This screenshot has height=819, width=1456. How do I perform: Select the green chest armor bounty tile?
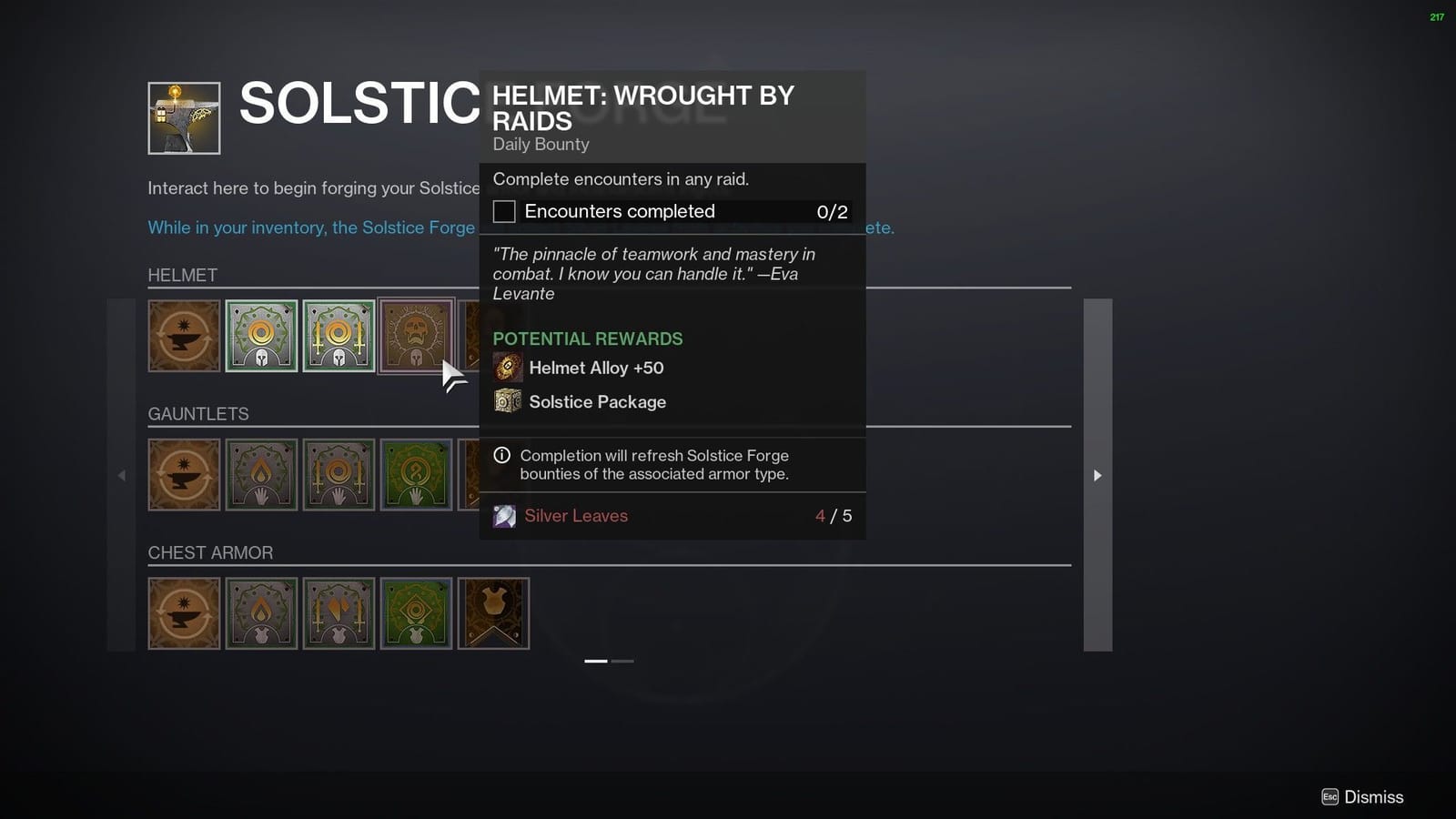[x=416, y=612]
